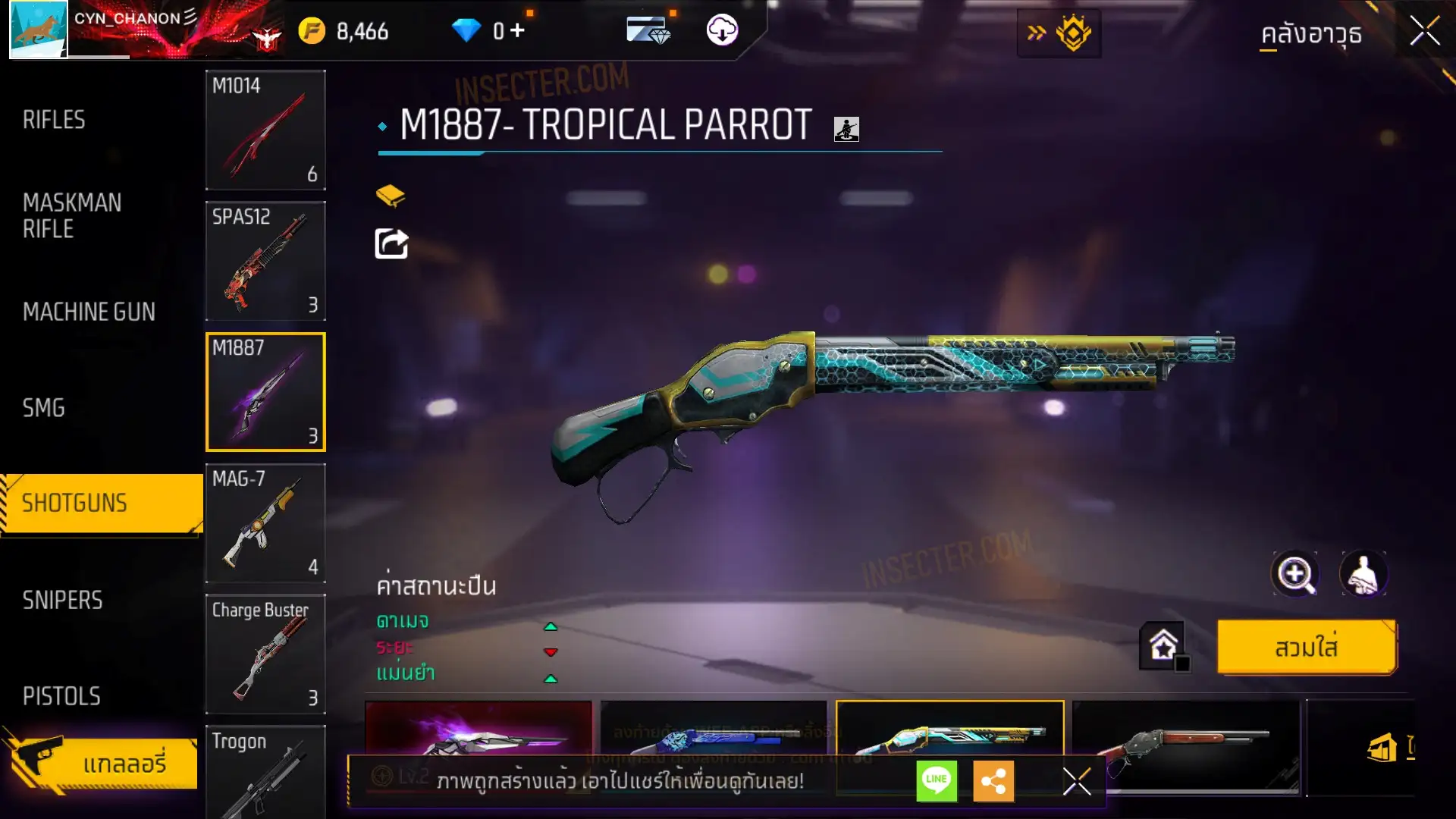Share screenshot via LINE
The height and width of the screenshot is (819, 1456).
click(937, 780)
